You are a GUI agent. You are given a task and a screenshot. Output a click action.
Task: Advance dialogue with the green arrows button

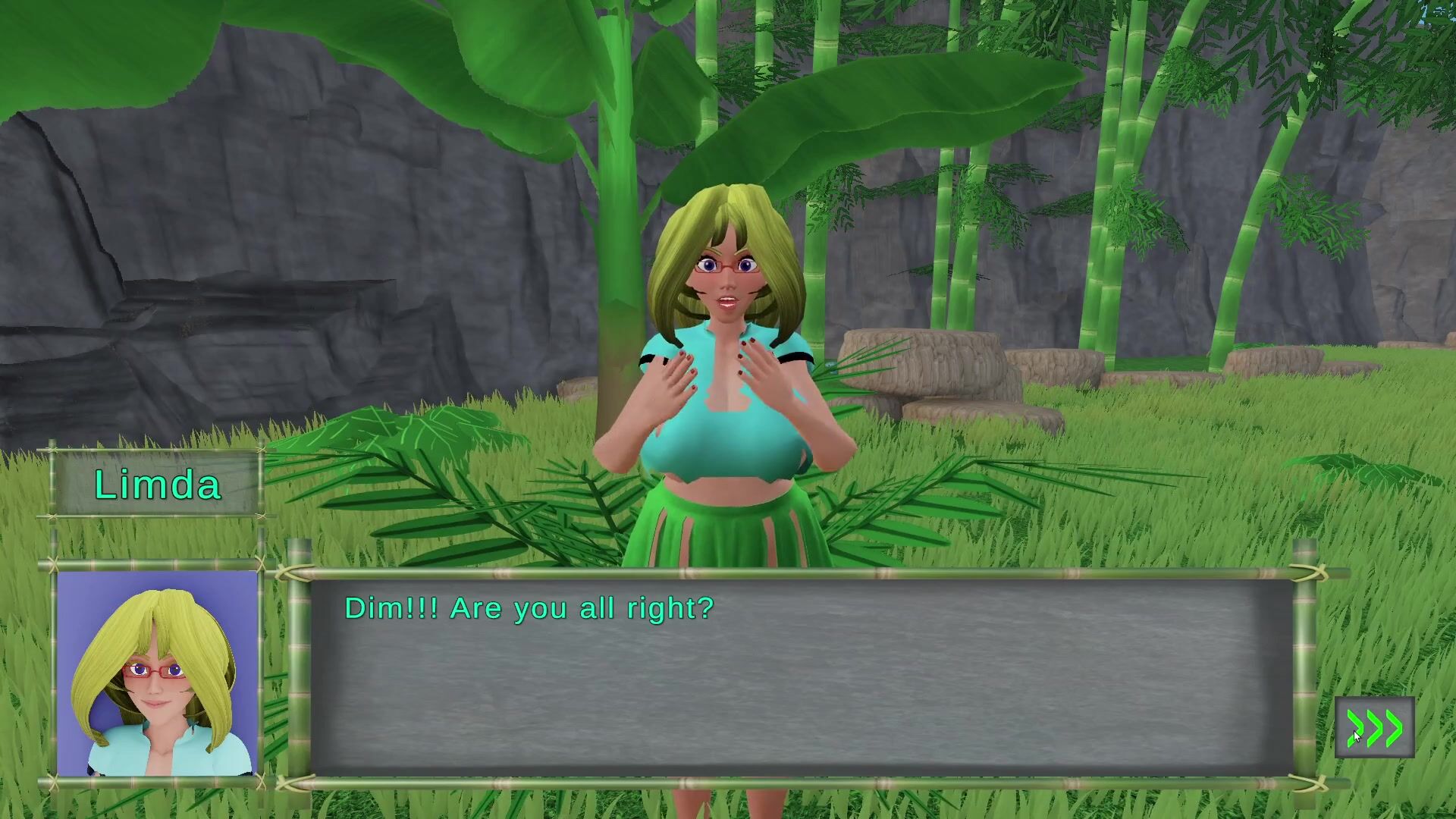[1374, 728]
